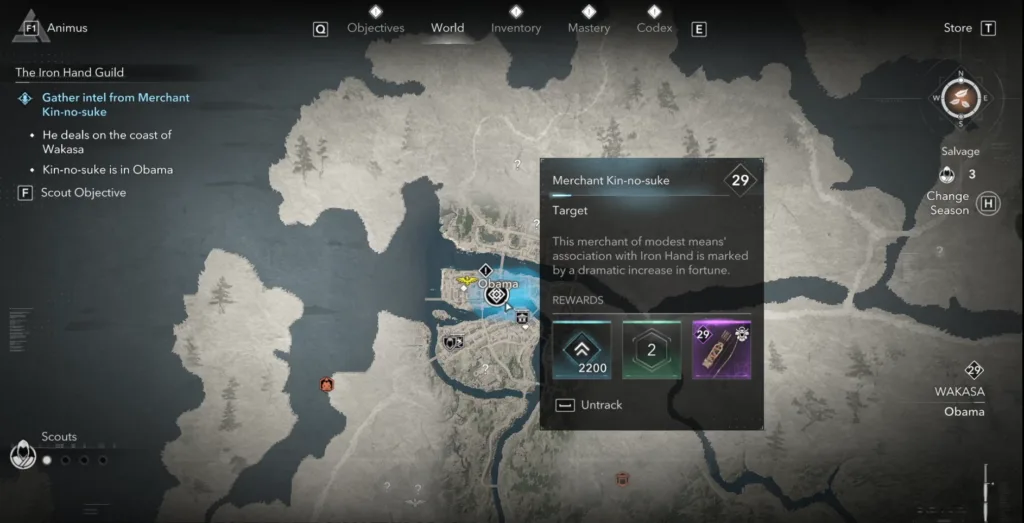The width and height of the screenshot is (1024, 523).
Task: Open the Objectives tab
Action: tap(377, 28)
